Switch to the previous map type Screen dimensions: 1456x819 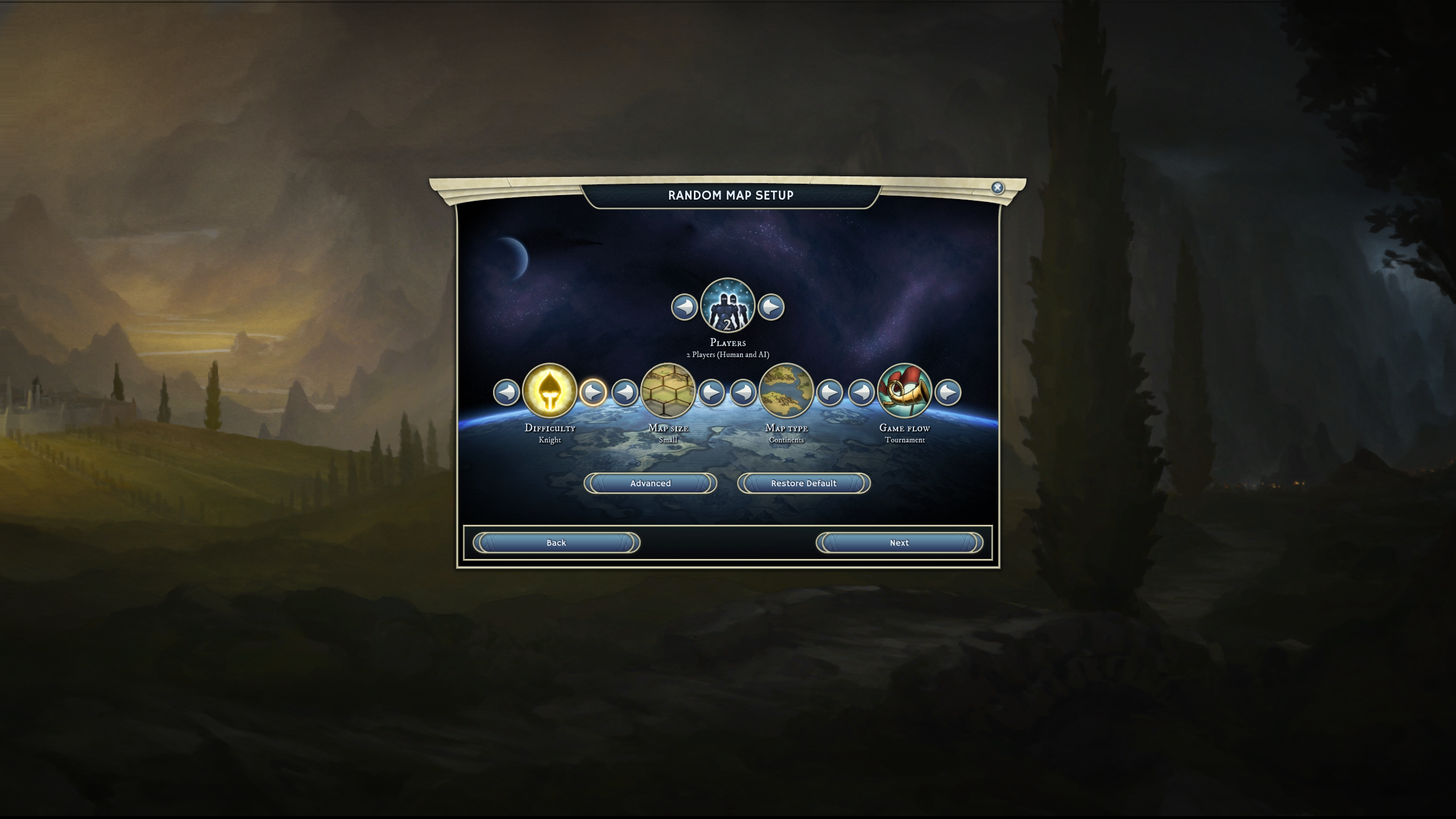(x=743, y=392)
